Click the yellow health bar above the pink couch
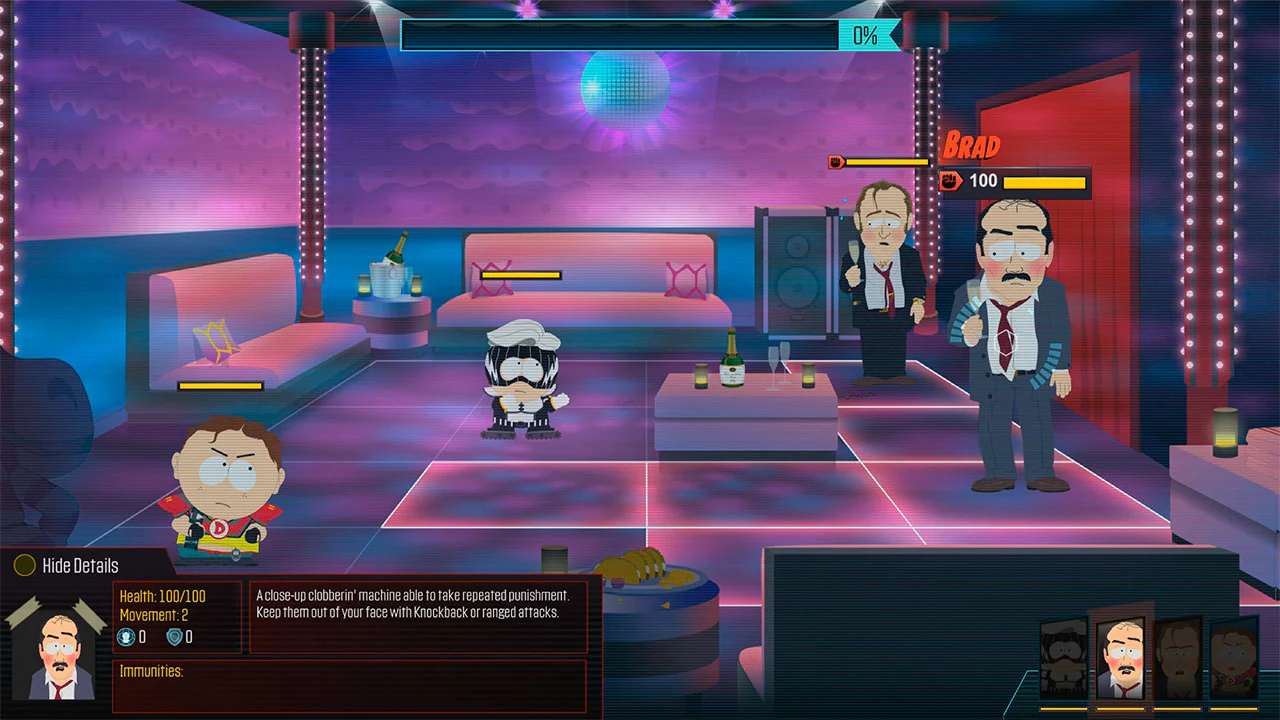The height and width of the screenshot is (720, 1280). coord(519,274)
